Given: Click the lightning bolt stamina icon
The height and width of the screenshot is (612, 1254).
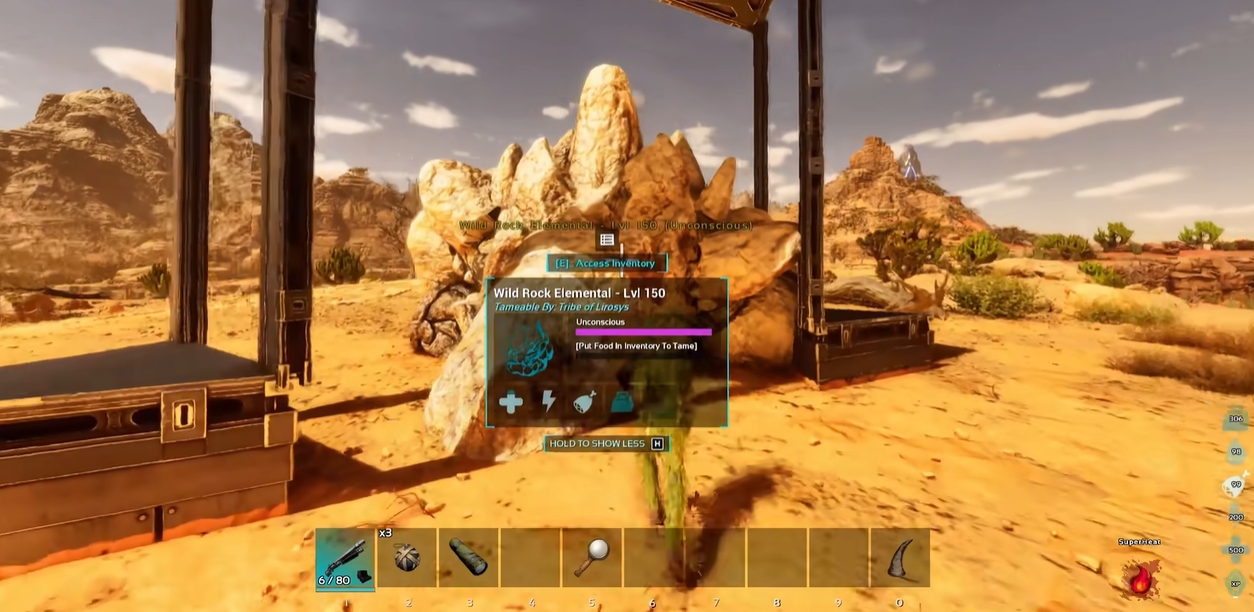Looking at the screenshot, I should pyautogui.click(x=548, y=402).
